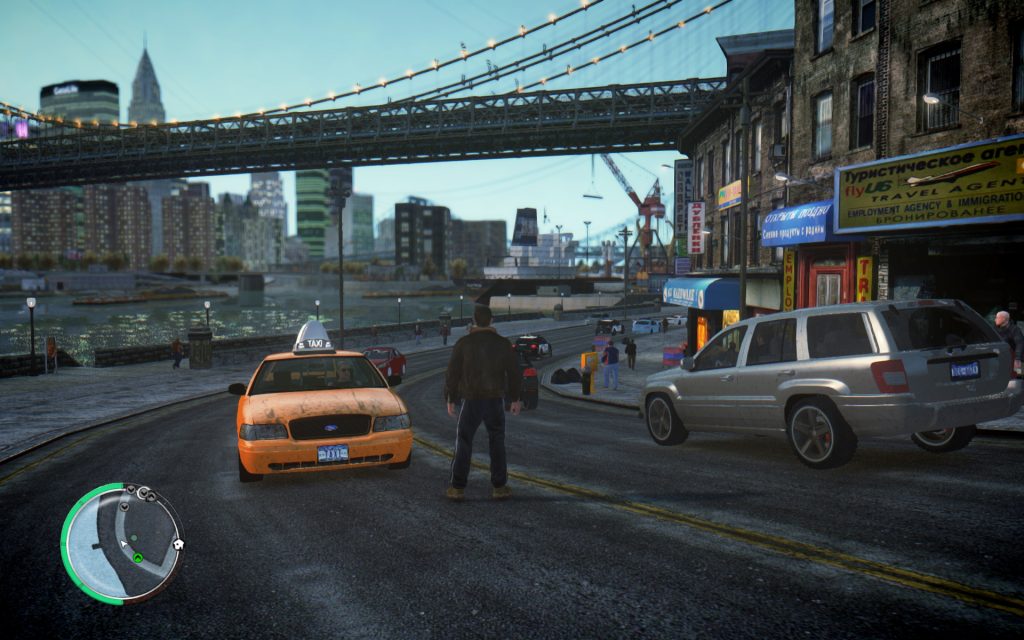The image size is (1024, 640).
Task: Click the green blip on the minimap
Action: click(138, 557)
